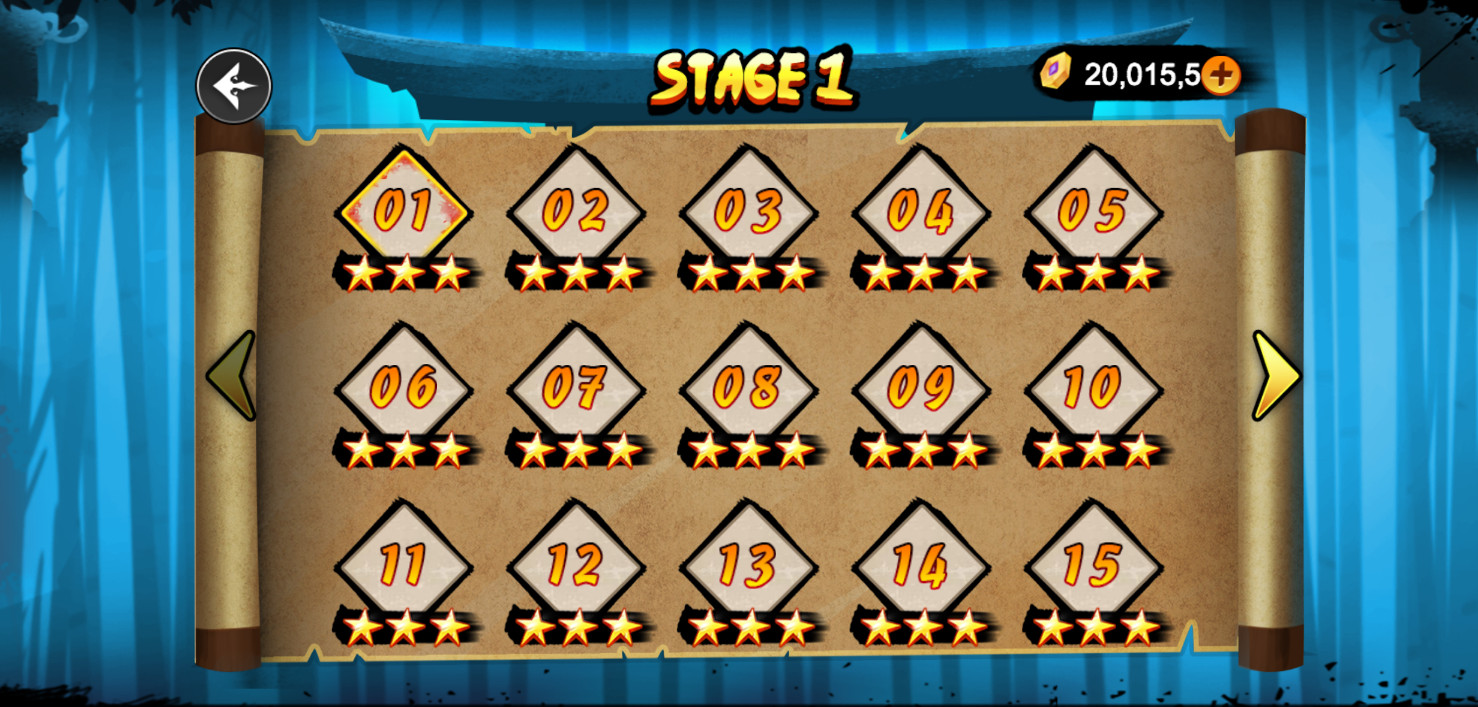This screenshot has width=1478, height=707.
Task: Choose level 06 tile
Action: [x=404, y=386]
